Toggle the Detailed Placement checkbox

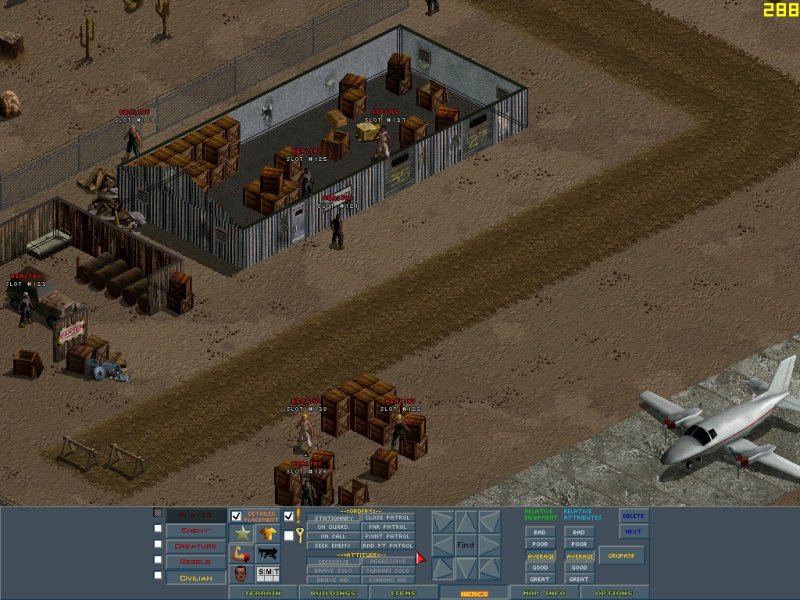point(237,516)
